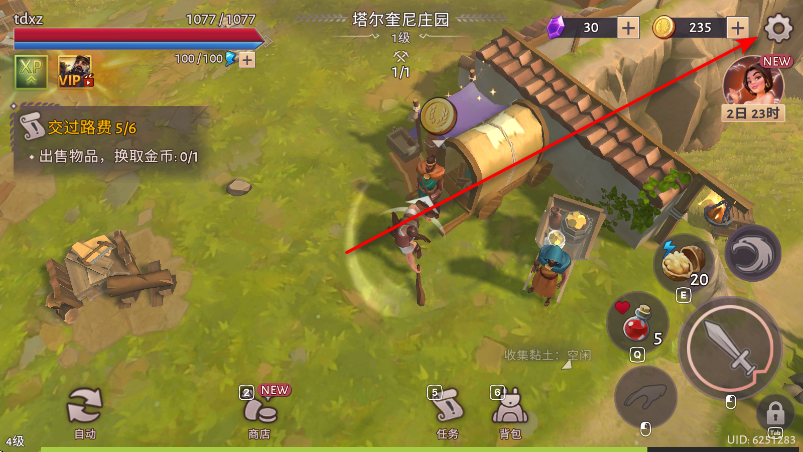The height and width of the screenshot is (452, 803).
Task: Open the settings gear menu
Action: 777,28
